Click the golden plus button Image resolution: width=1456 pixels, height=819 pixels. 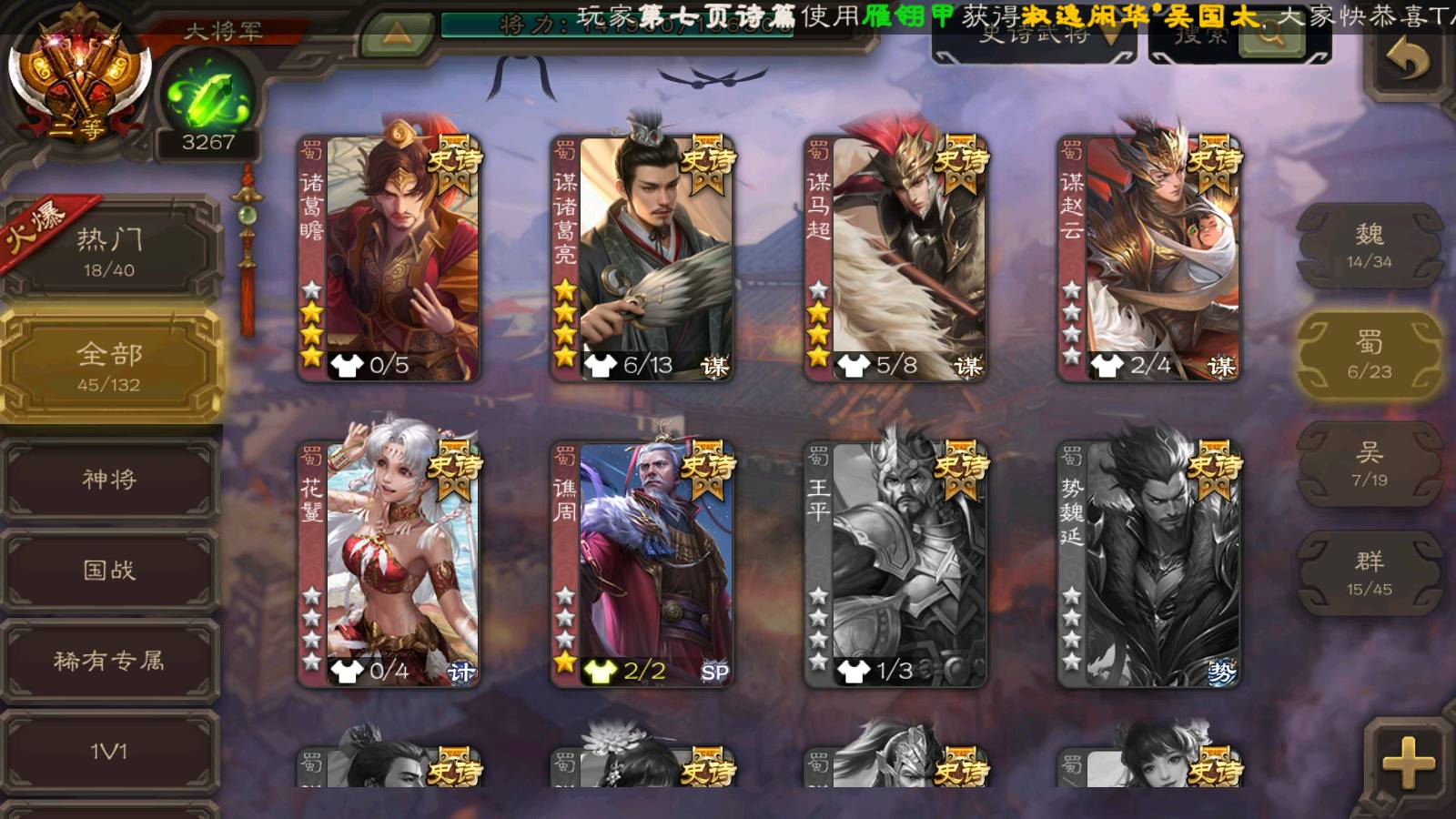[x=1407, y=762]
